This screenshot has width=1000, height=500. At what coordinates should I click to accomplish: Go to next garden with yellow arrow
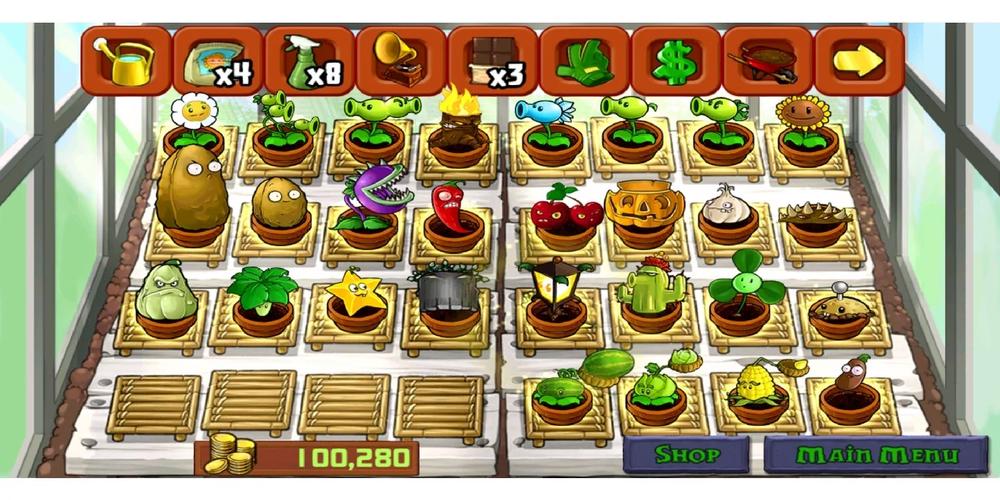click(858, 61)
